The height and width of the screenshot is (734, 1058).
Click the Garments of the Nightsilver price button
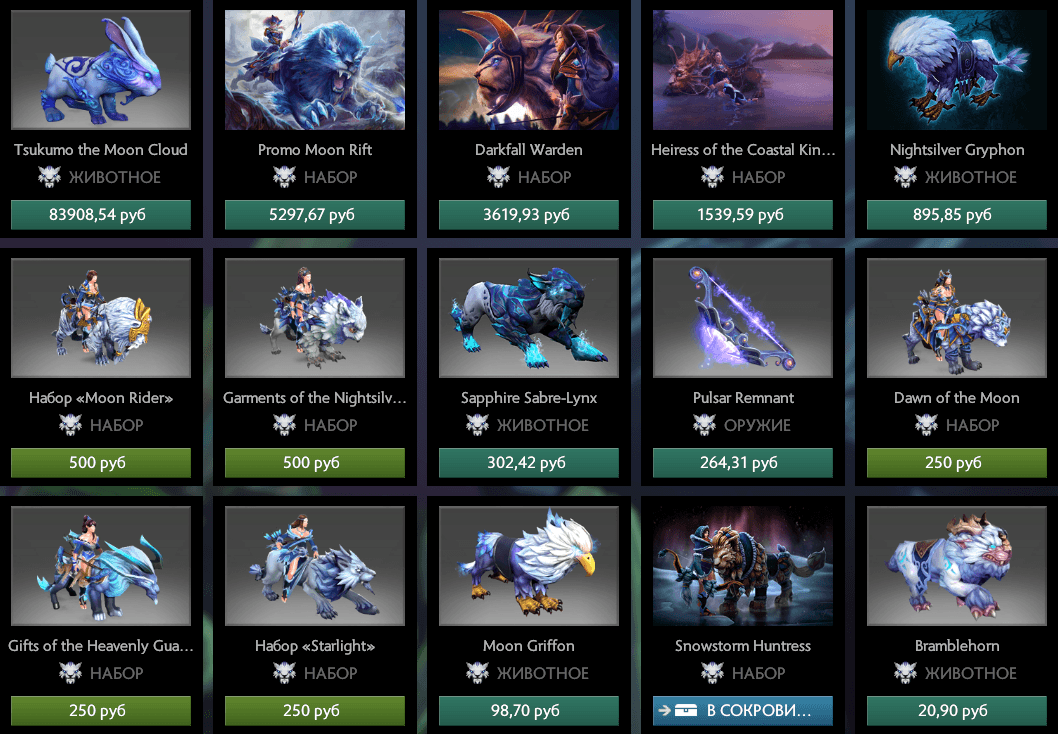315,463
